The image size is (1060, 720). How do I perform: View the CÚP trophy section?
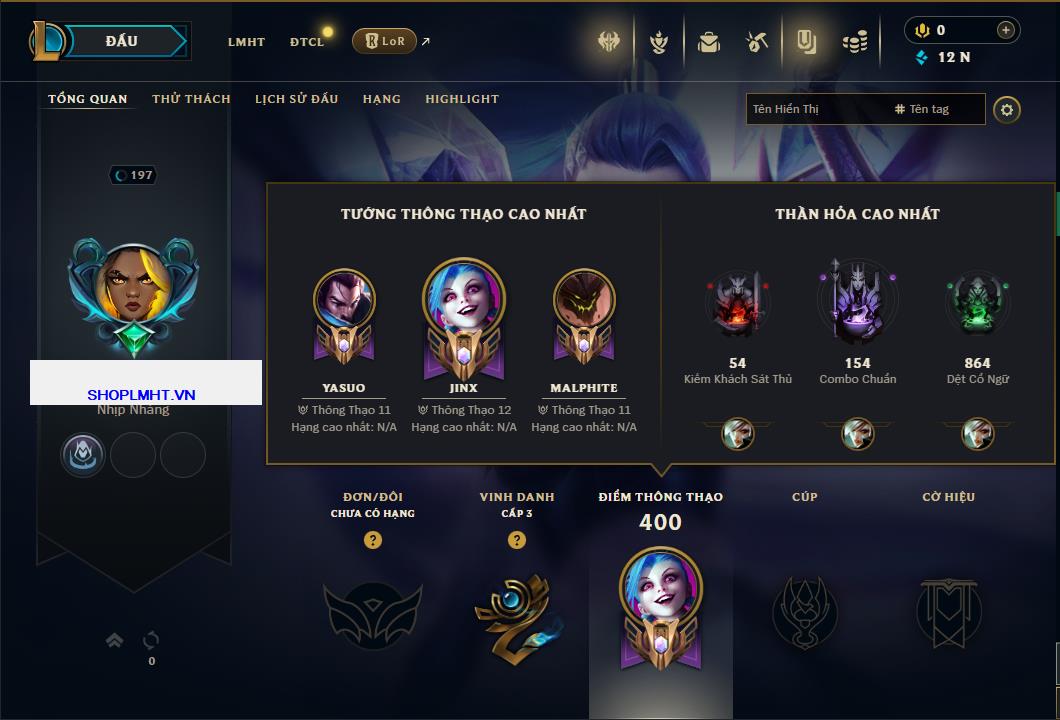pyautogui.click(x=804, y=610)
